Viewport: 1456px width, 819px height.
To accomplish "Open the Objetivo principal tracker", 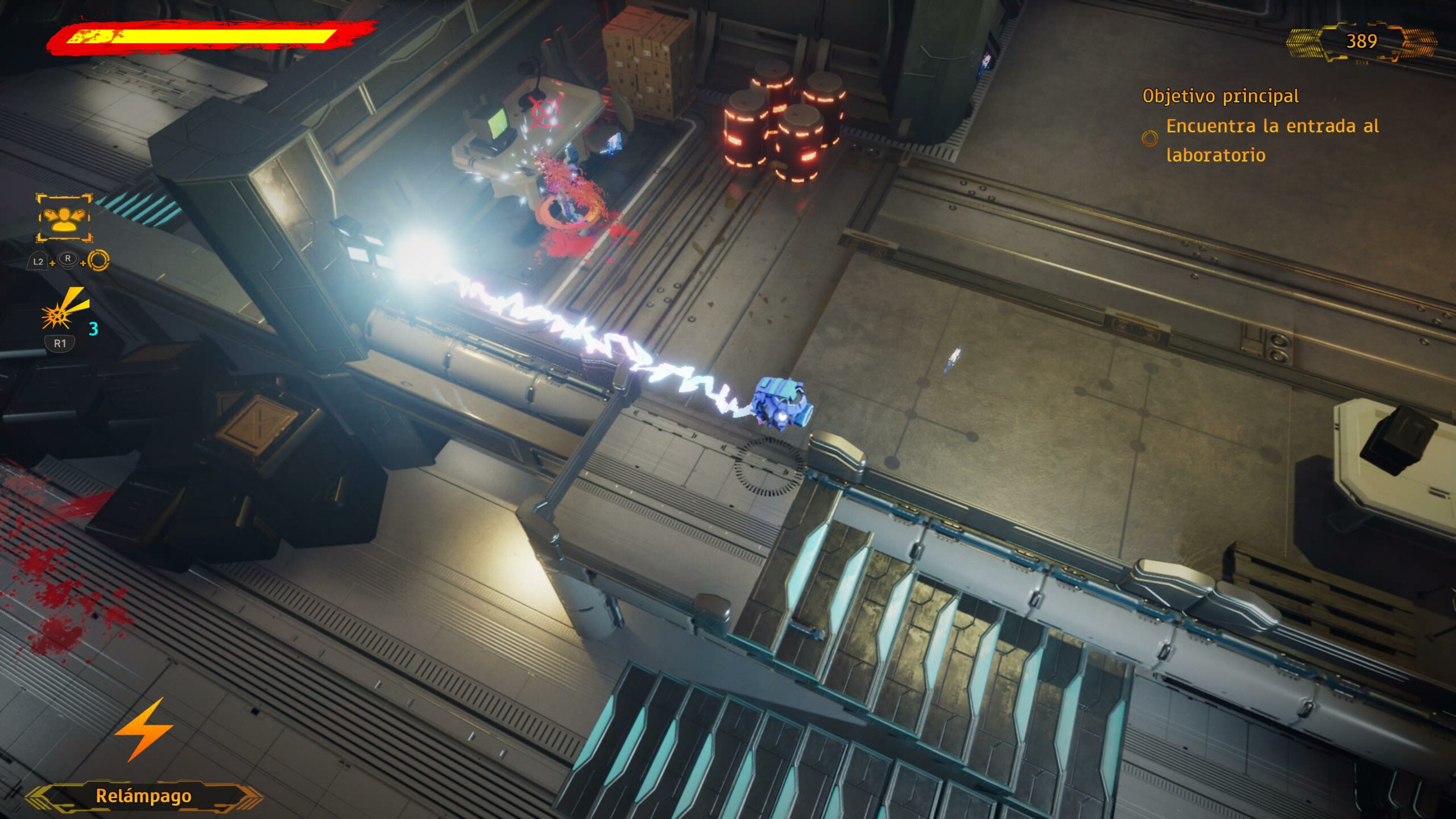I will coord(1220,96).
